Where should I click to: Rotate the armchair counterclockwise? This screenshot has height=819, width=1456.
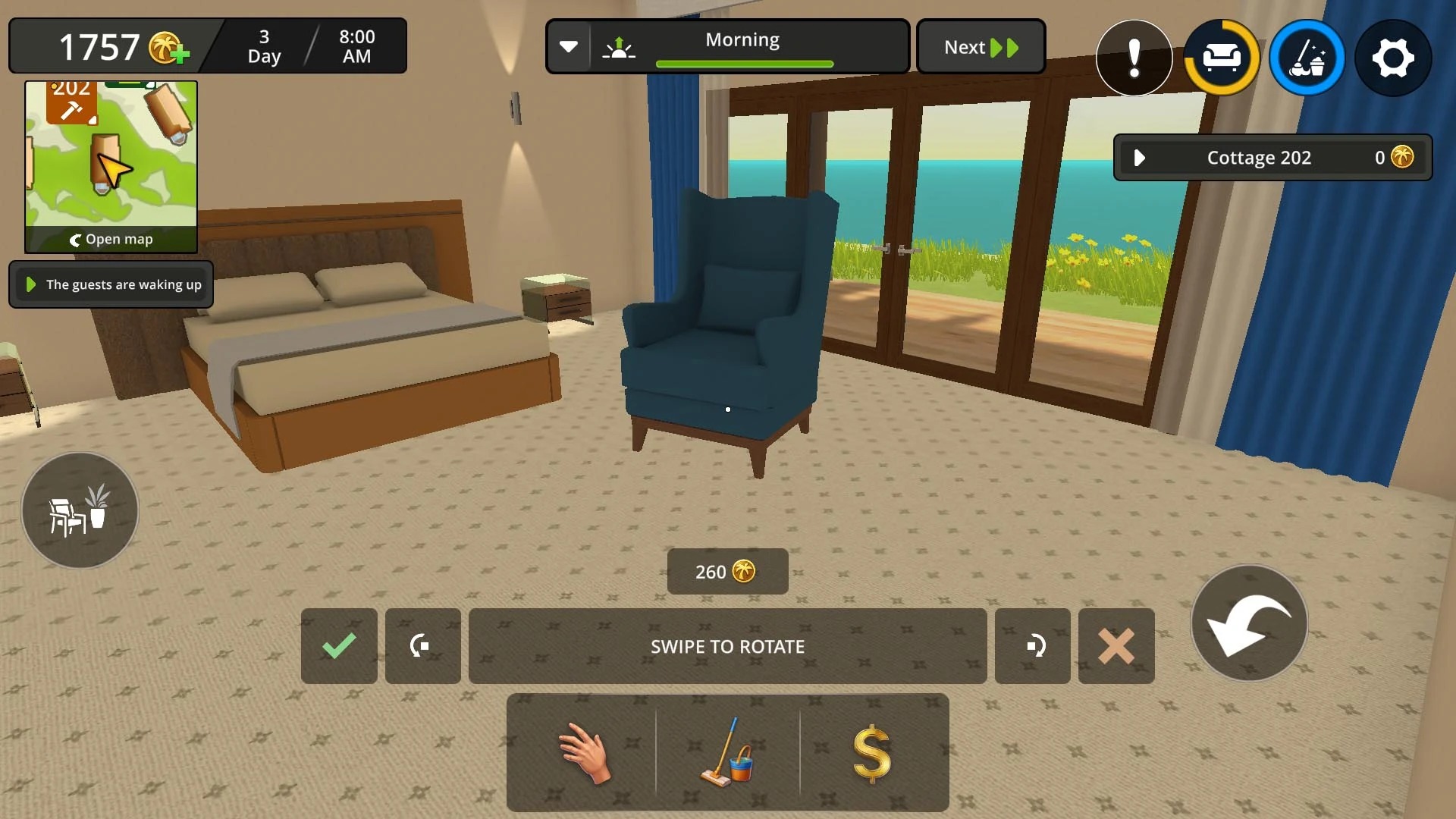tap(422, 646)
